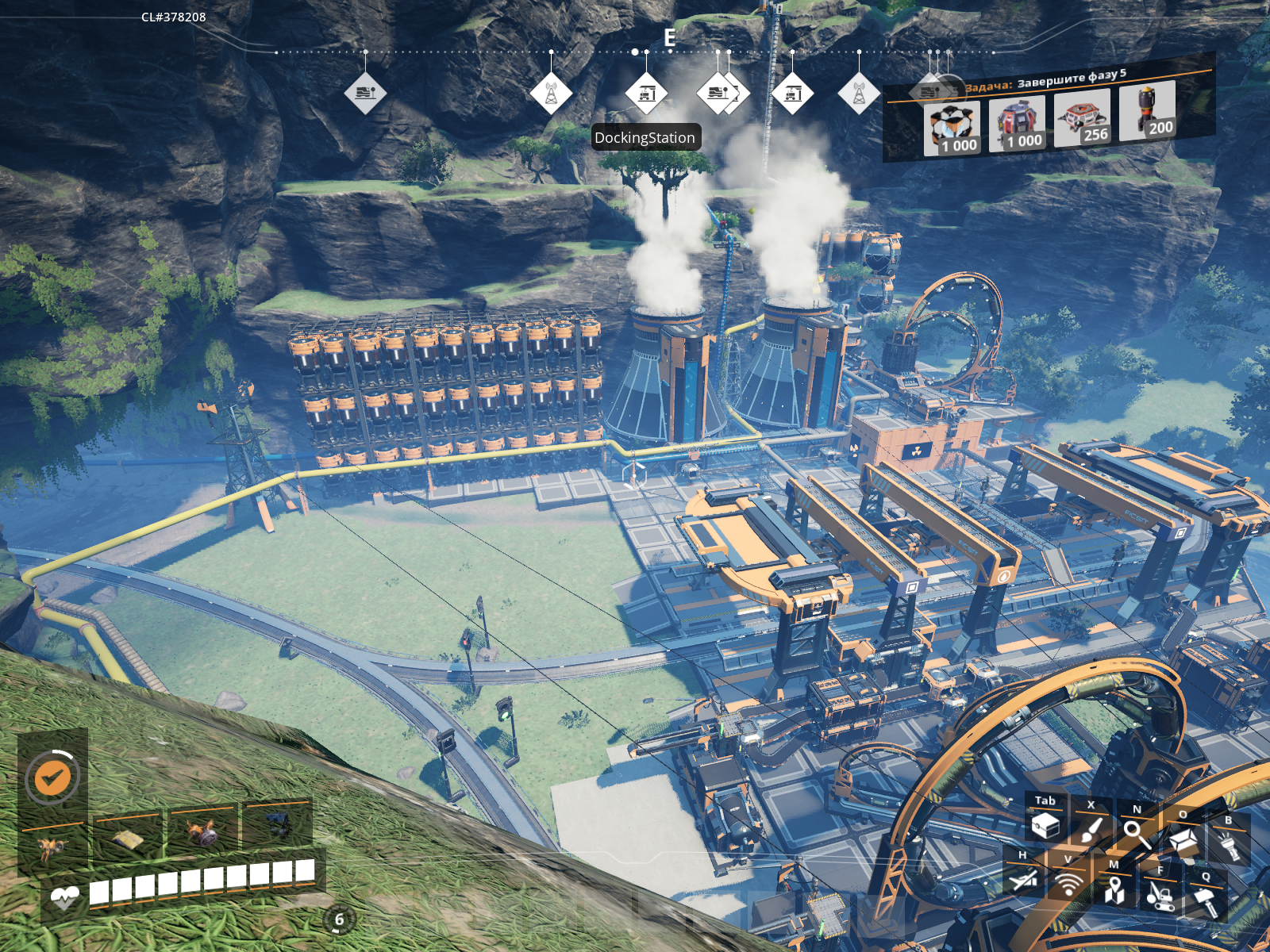Click the crossed-out airplane icon

click(1023, 878)
